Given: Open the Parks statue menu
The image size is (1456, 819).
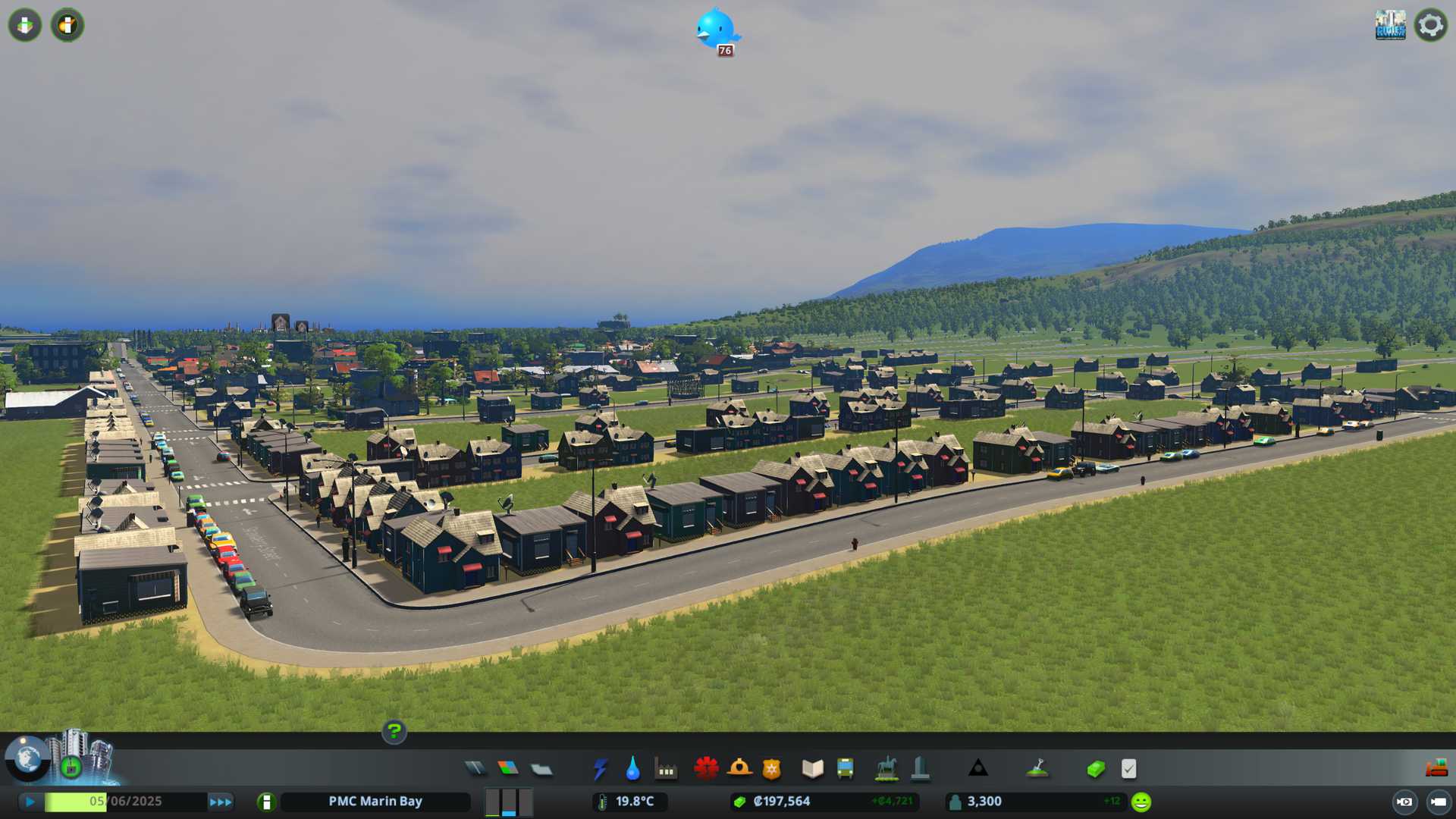Looking at the screenshot, I should (x=886, y=769).
